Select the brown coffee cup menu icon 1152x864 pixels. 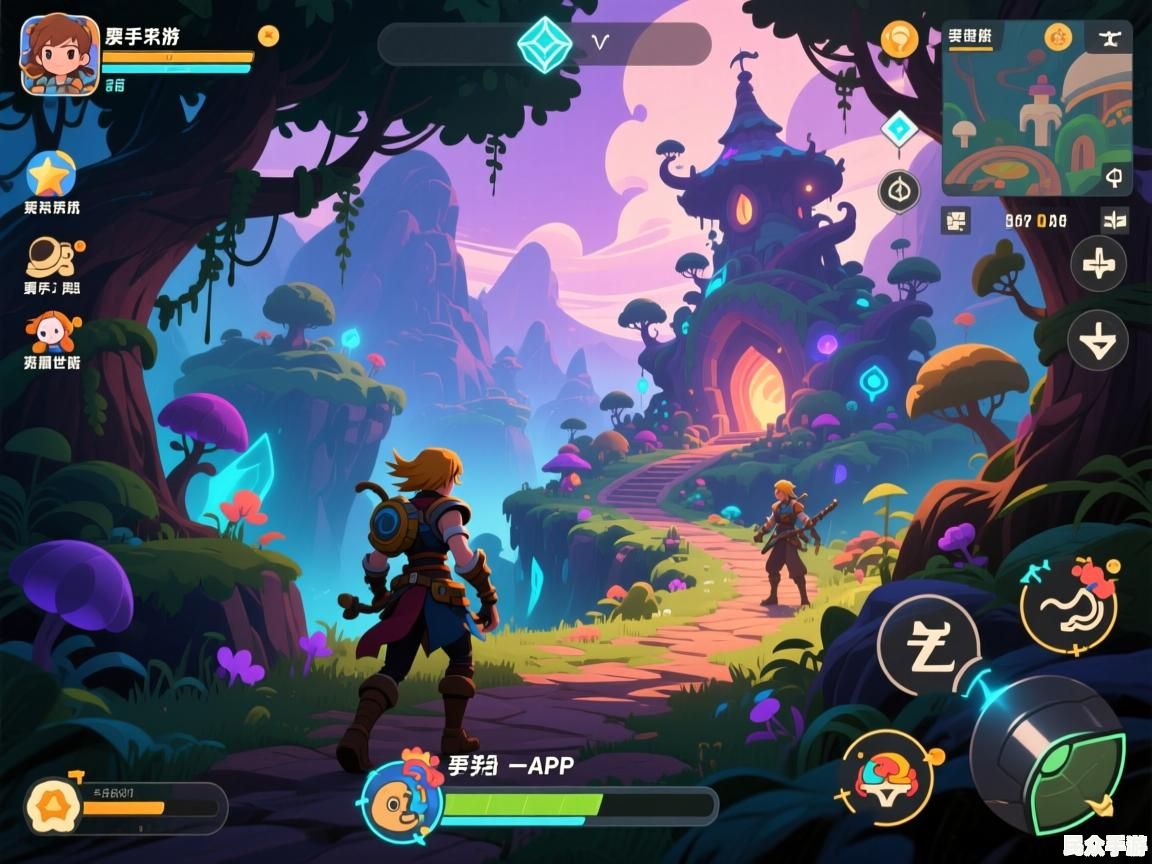coord(51,257)
